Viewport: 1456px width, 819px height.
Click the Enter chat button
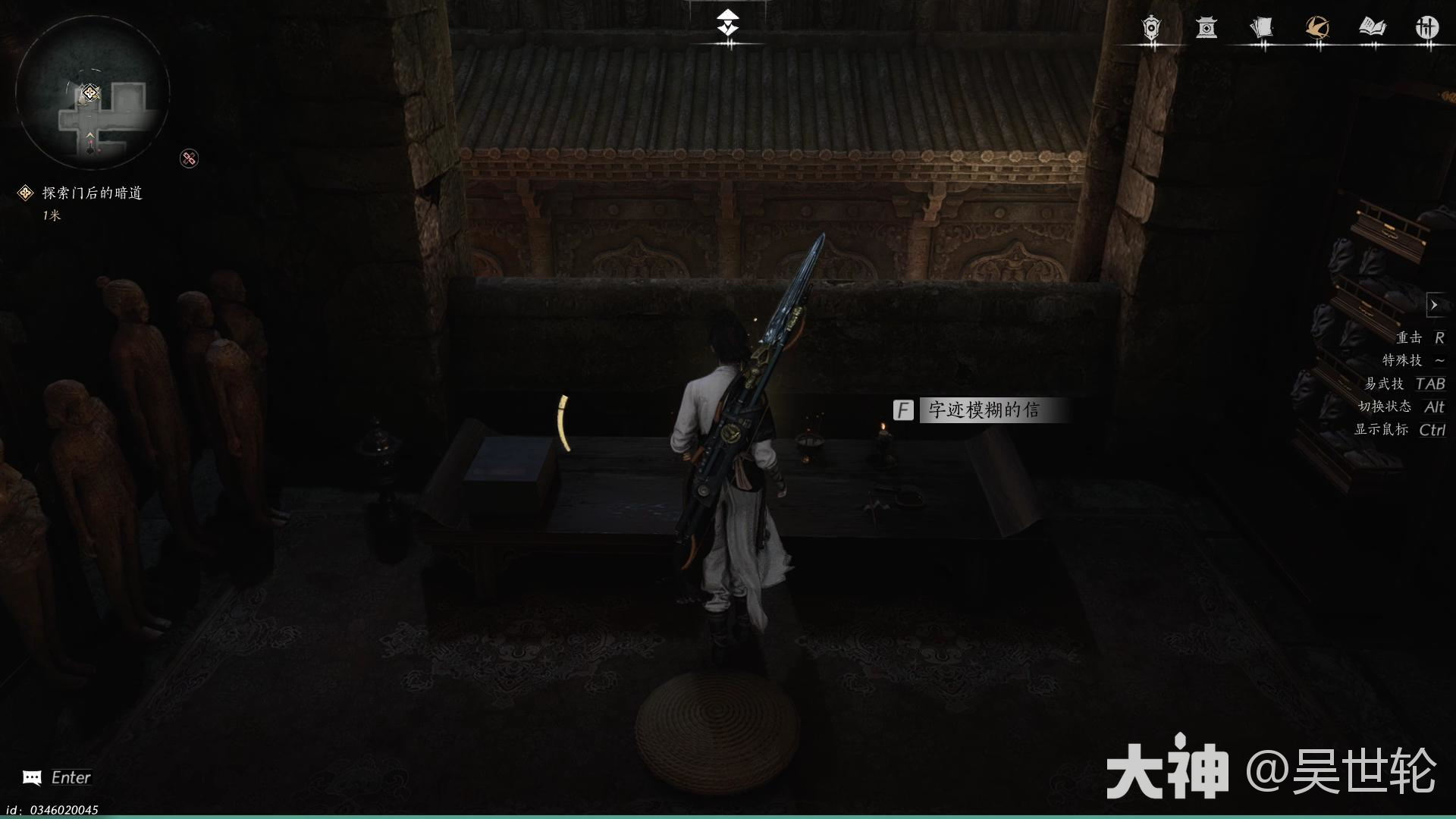coord(72,777)
